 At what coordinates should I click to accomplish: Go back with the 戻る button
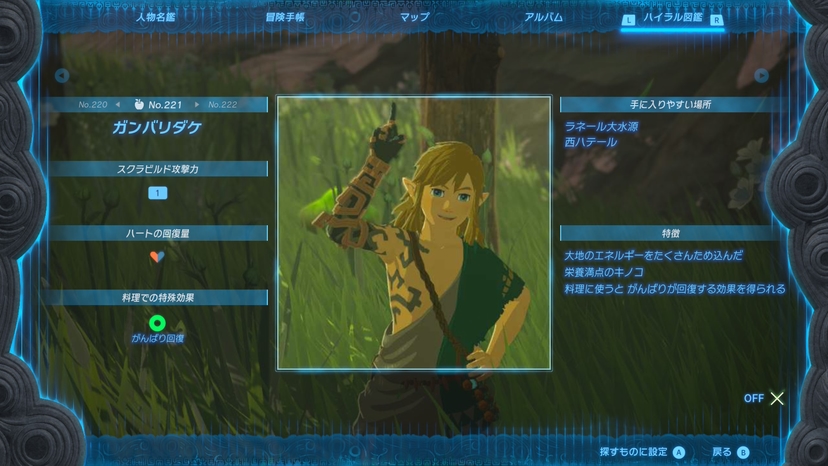tap(730, 452)
